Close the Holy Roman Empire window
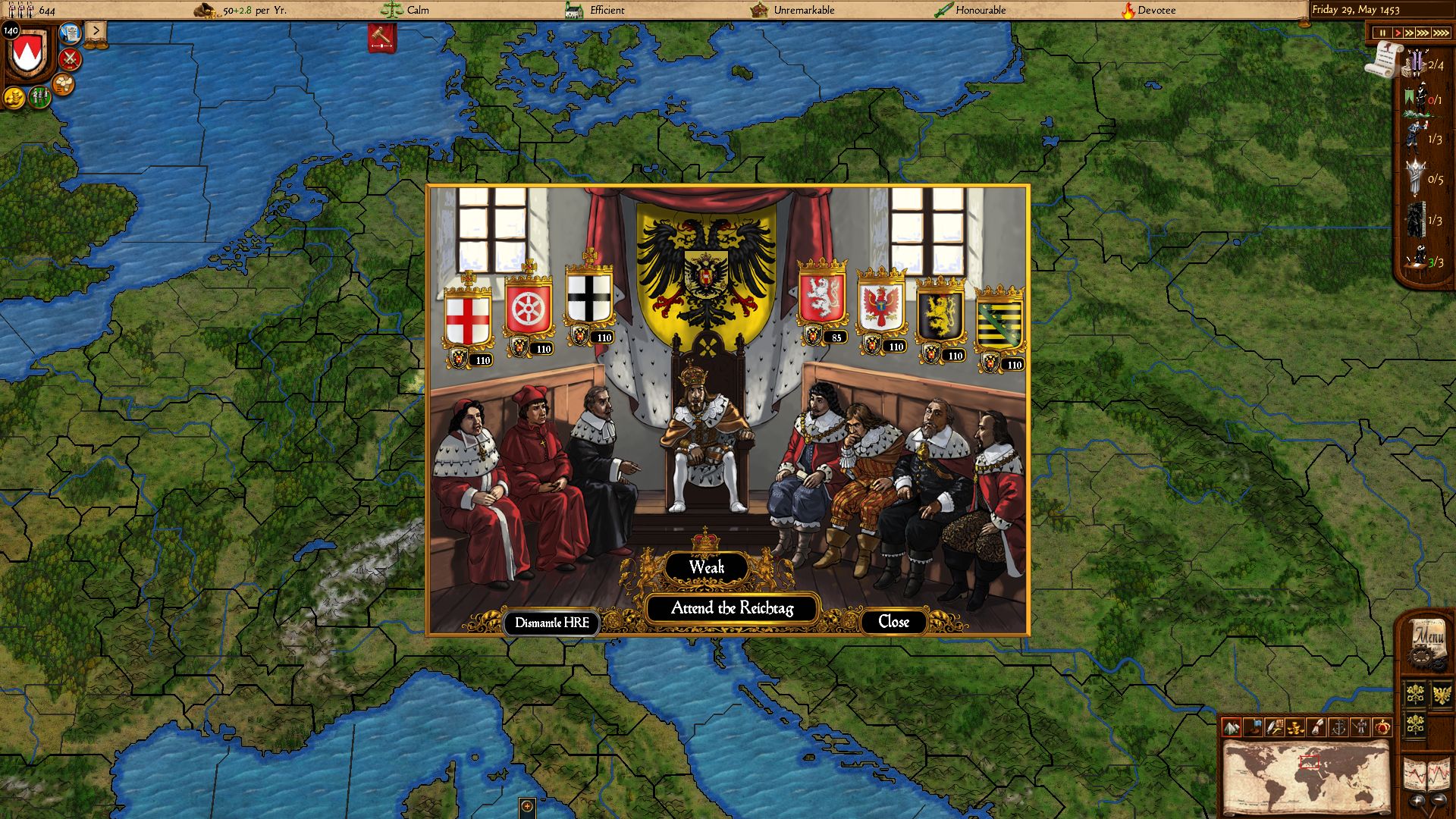This screenshot has width=1456, height=819. pyautogui.click(x=893, y=622)
